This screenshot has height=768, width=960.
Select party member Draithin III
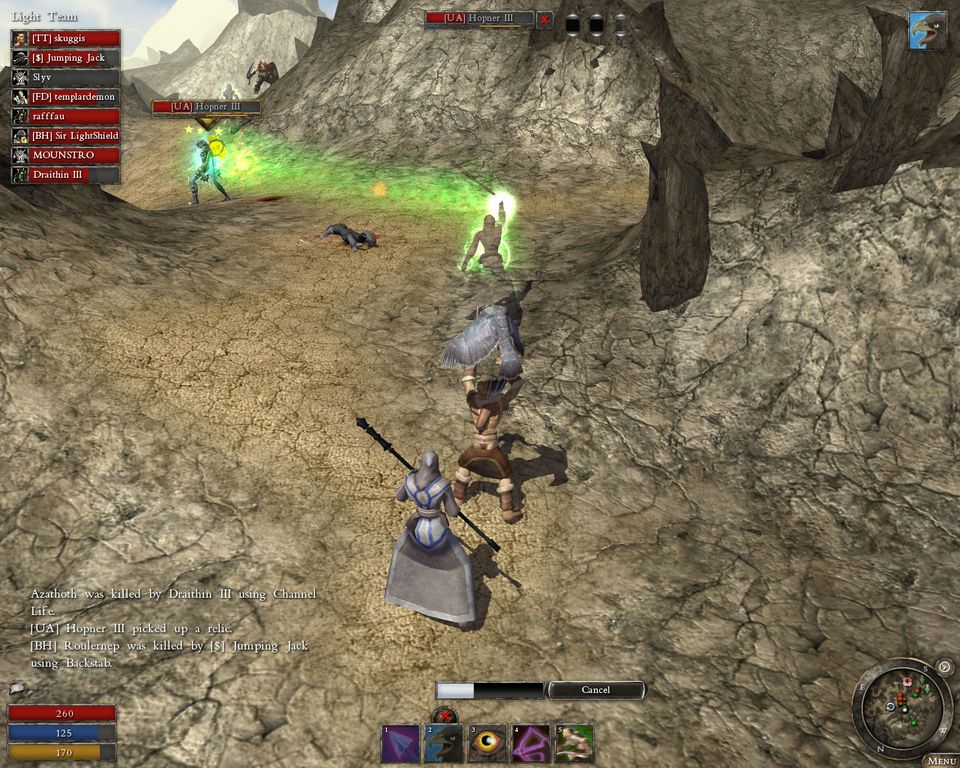(x=66, y=175)
